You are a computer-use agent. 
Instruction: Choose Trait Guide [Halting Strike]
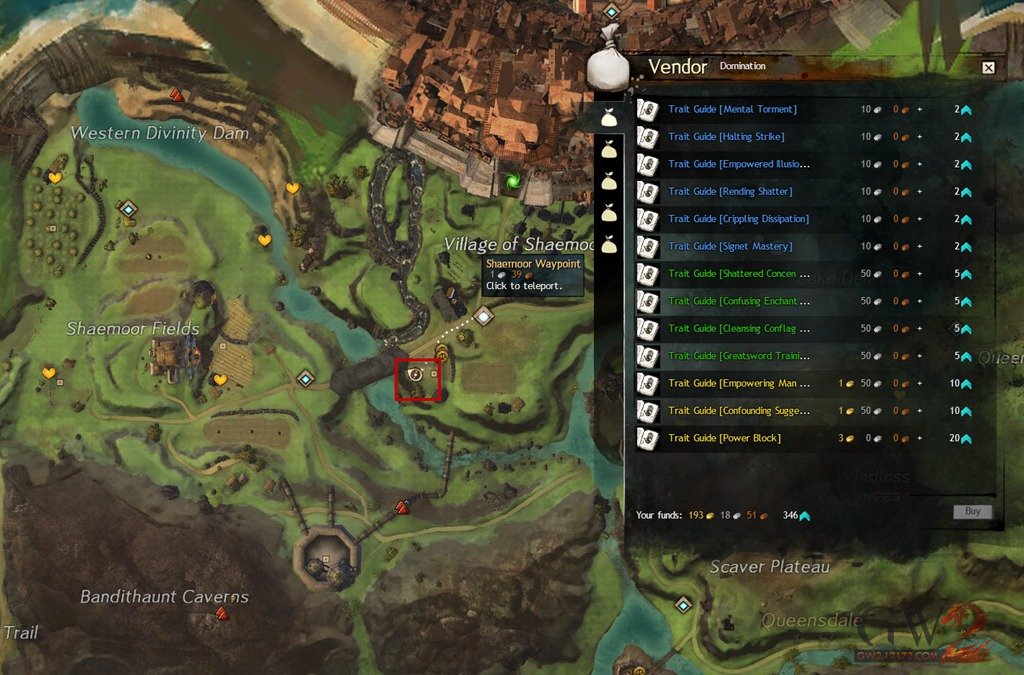(x=726, y=136)
